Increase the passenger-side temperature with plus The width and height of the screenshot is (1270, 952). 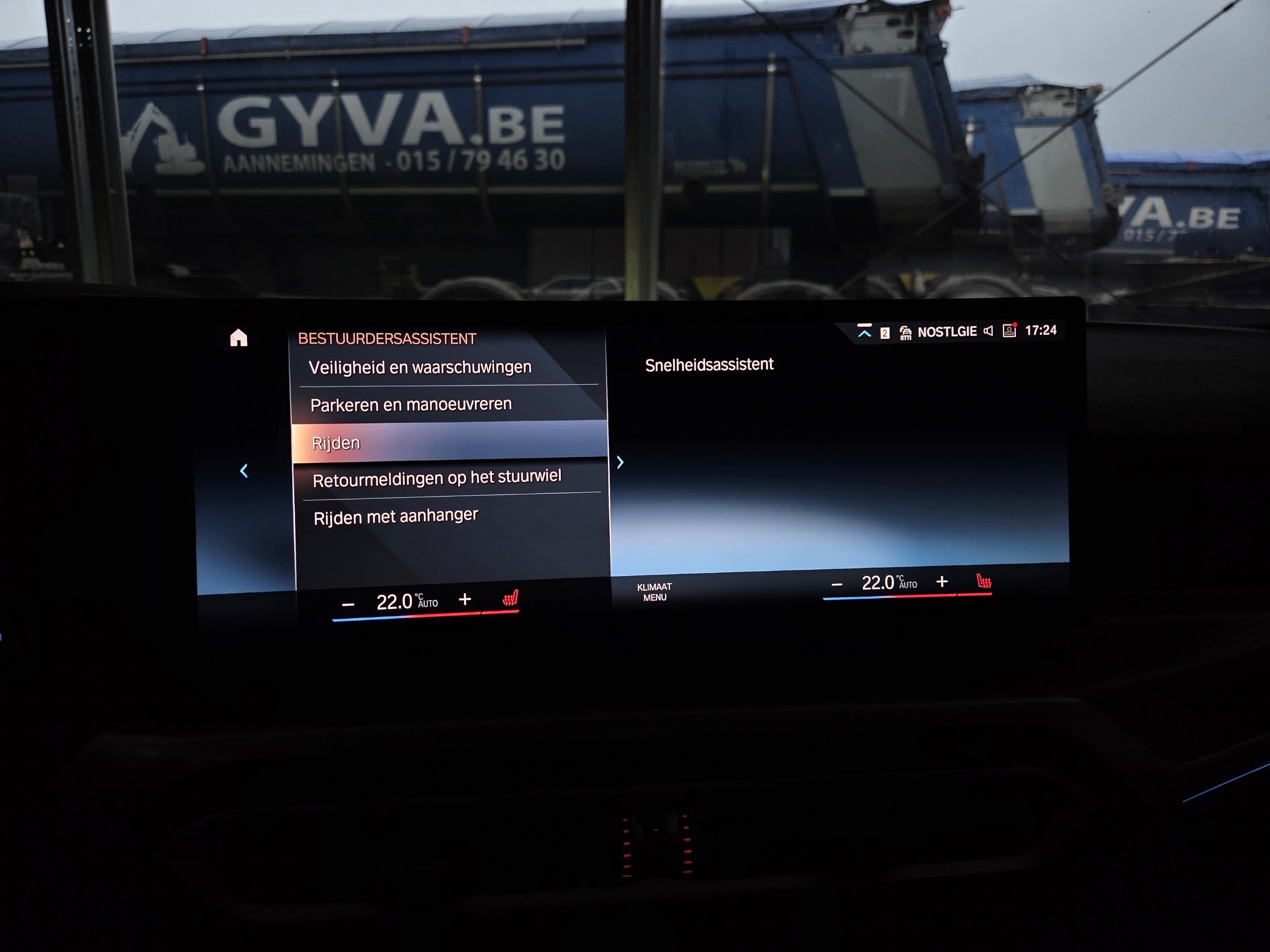pyautogui.click(x=942, y=582)
